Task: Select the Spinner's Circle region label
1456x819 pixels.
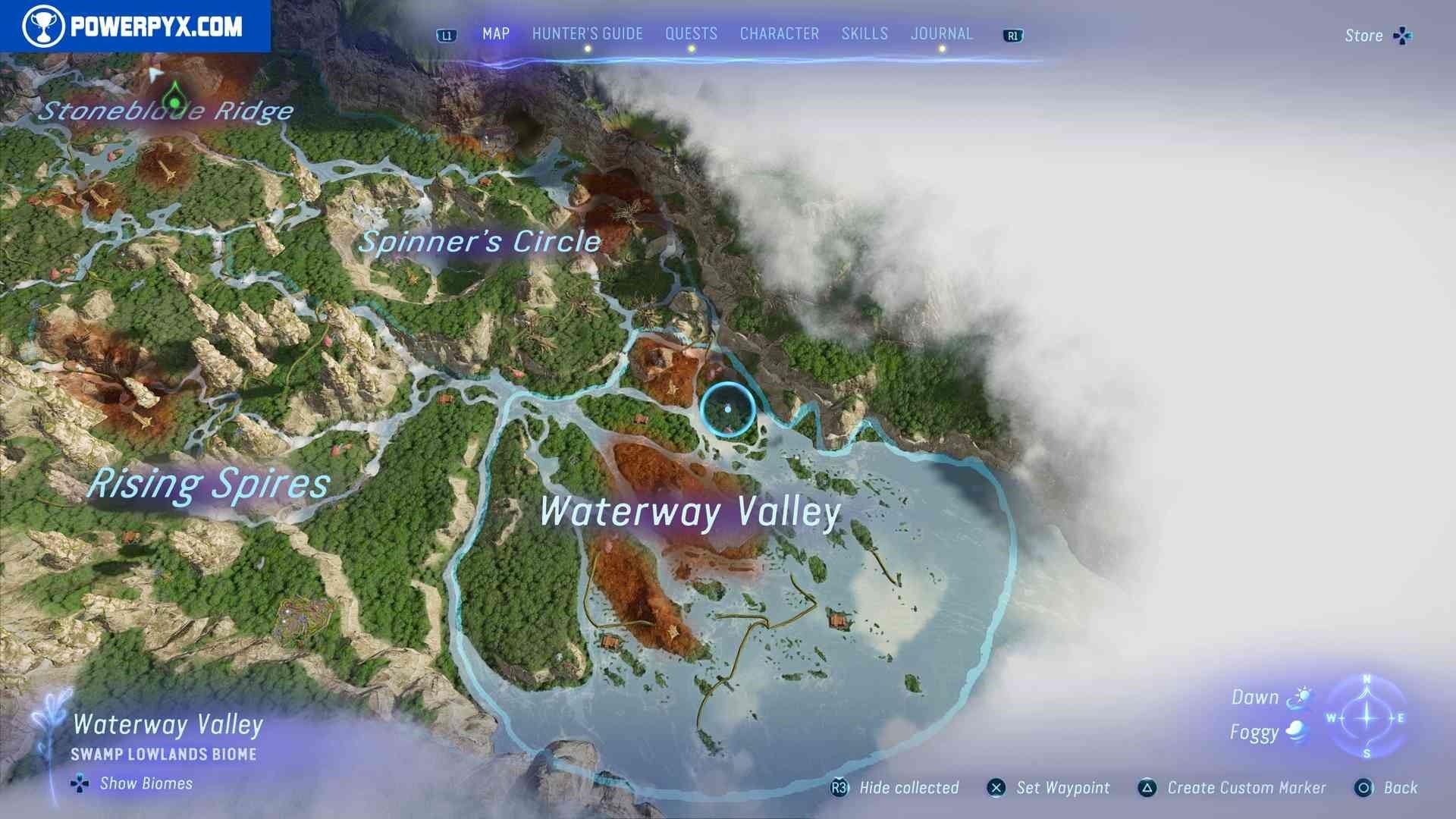Action: (479, 242)
